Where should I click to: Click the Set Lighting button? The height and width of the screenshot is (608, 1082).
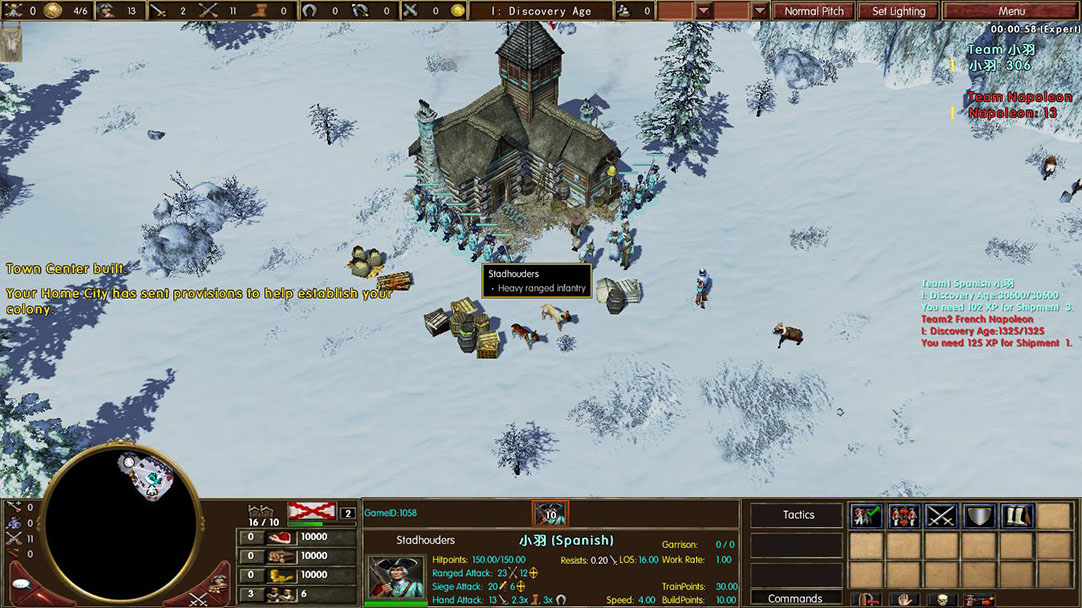[898, 11]
